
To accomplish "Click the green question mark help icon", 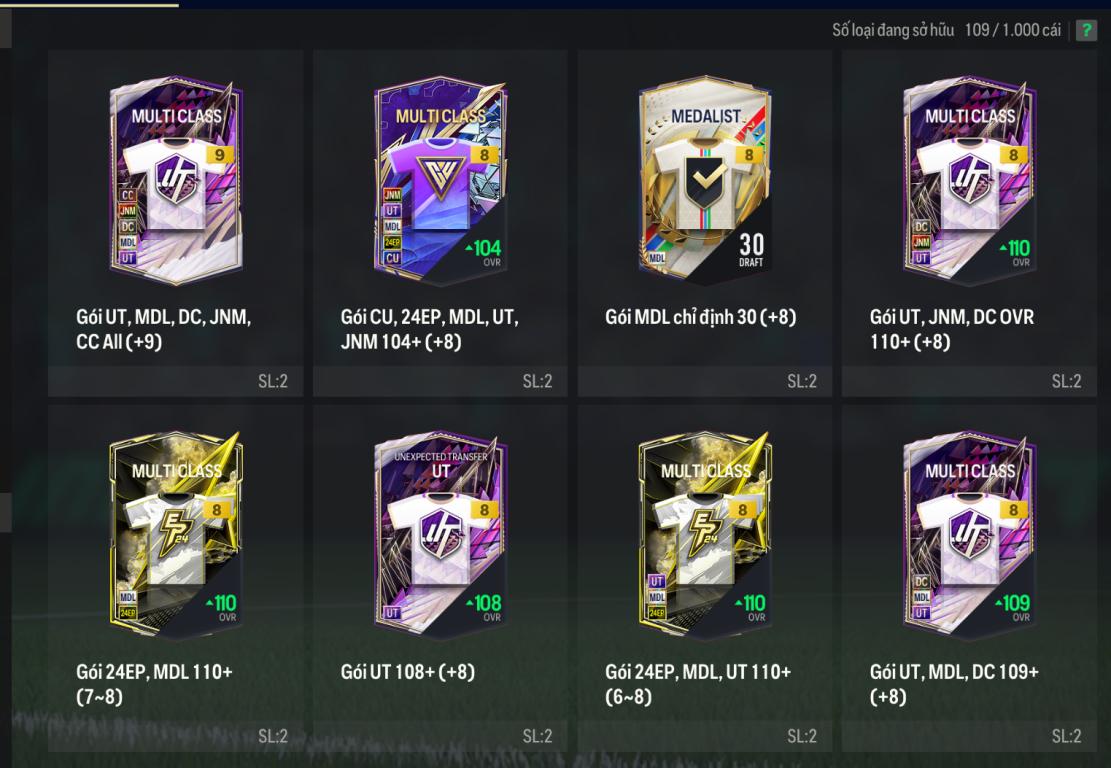I will [1086, 30].
